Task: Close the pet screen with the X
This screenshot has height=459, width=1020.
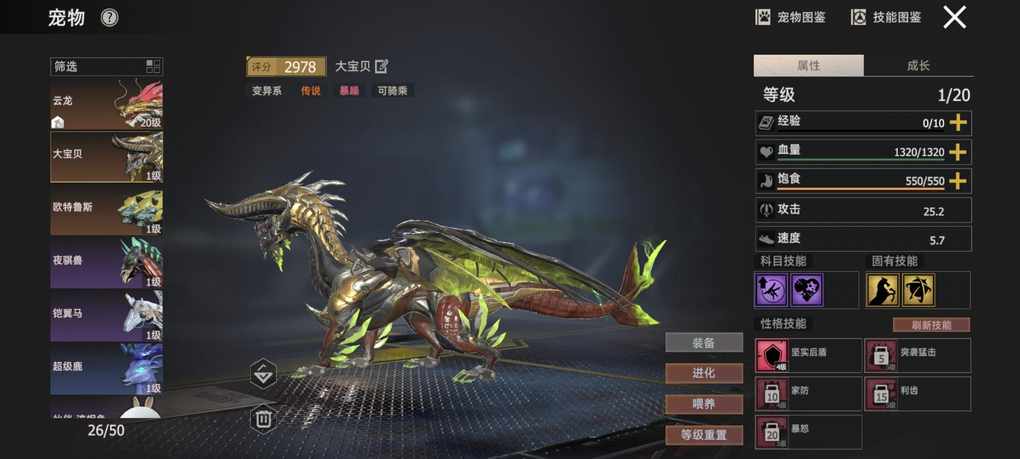Action: coord(955,17)
